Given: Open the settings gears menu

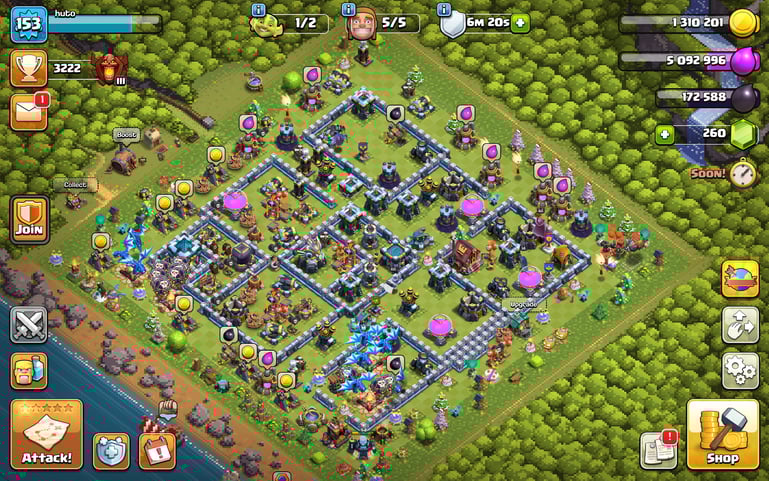Looking at the screenshot, I should (740, 370).
